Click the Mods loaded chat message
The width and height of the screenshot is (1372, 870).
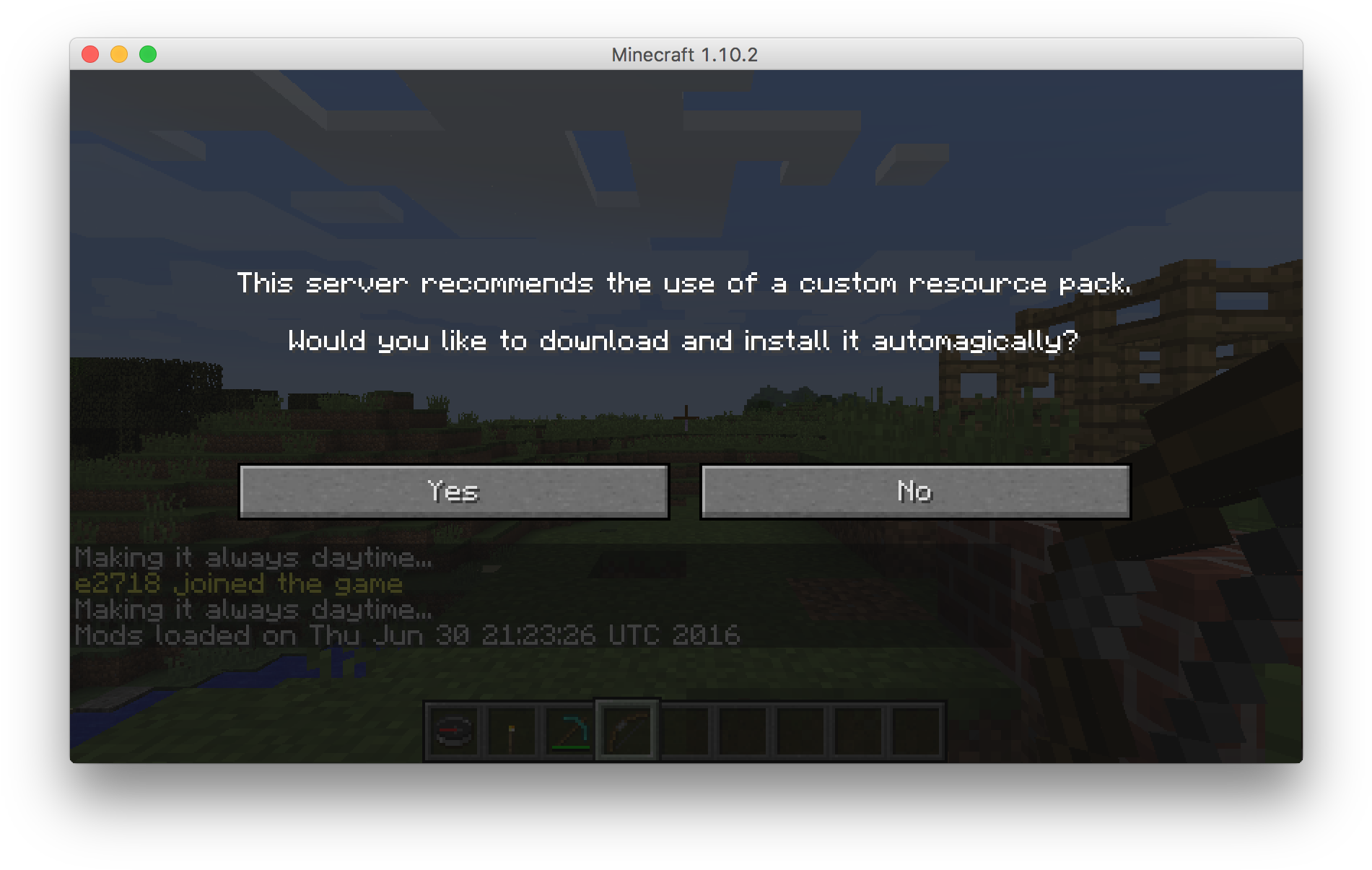pyautogui.click(x=408, y=635)
